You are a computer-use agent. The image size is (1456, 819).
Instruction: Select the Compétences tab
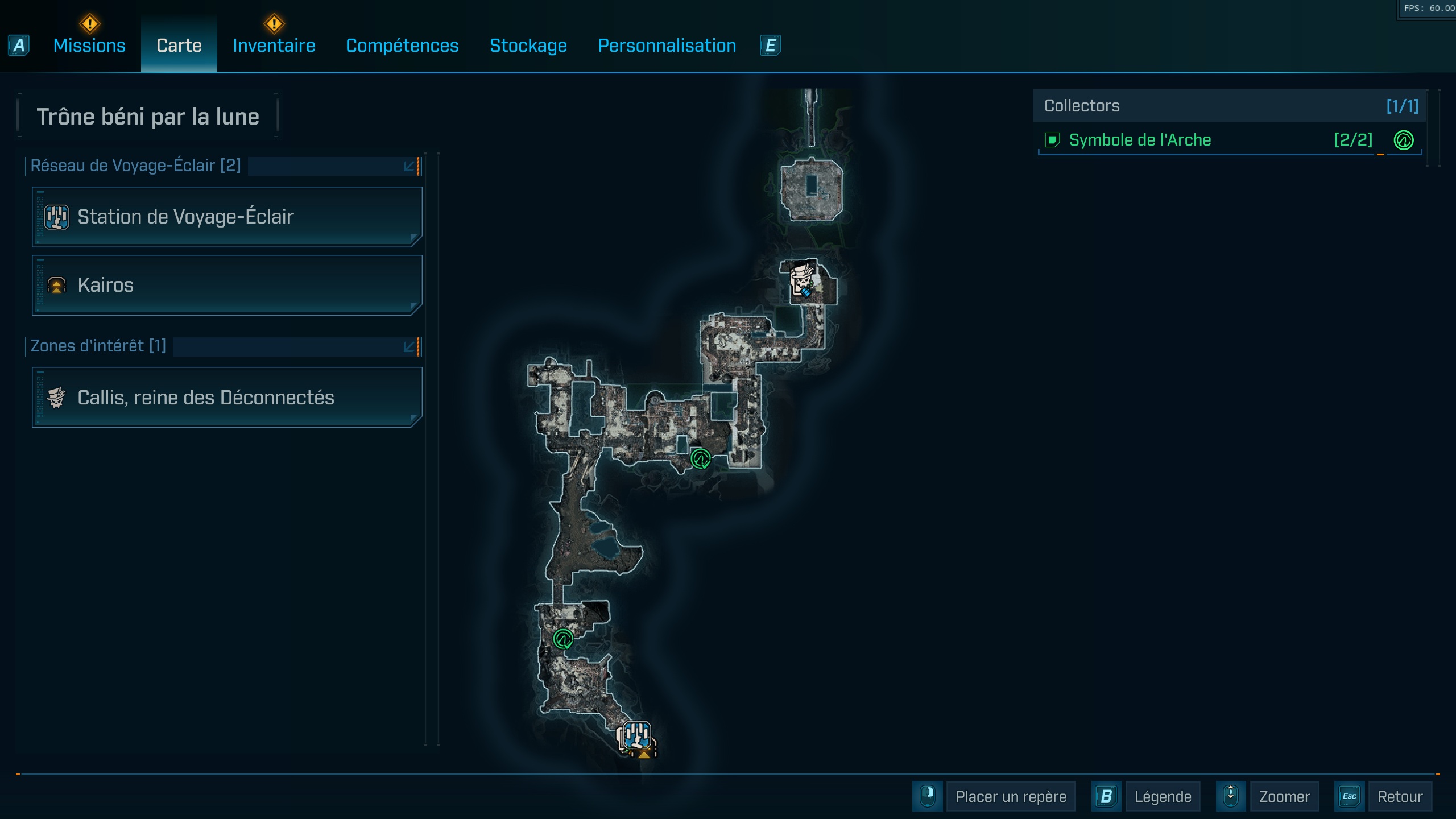pos(402,45)
